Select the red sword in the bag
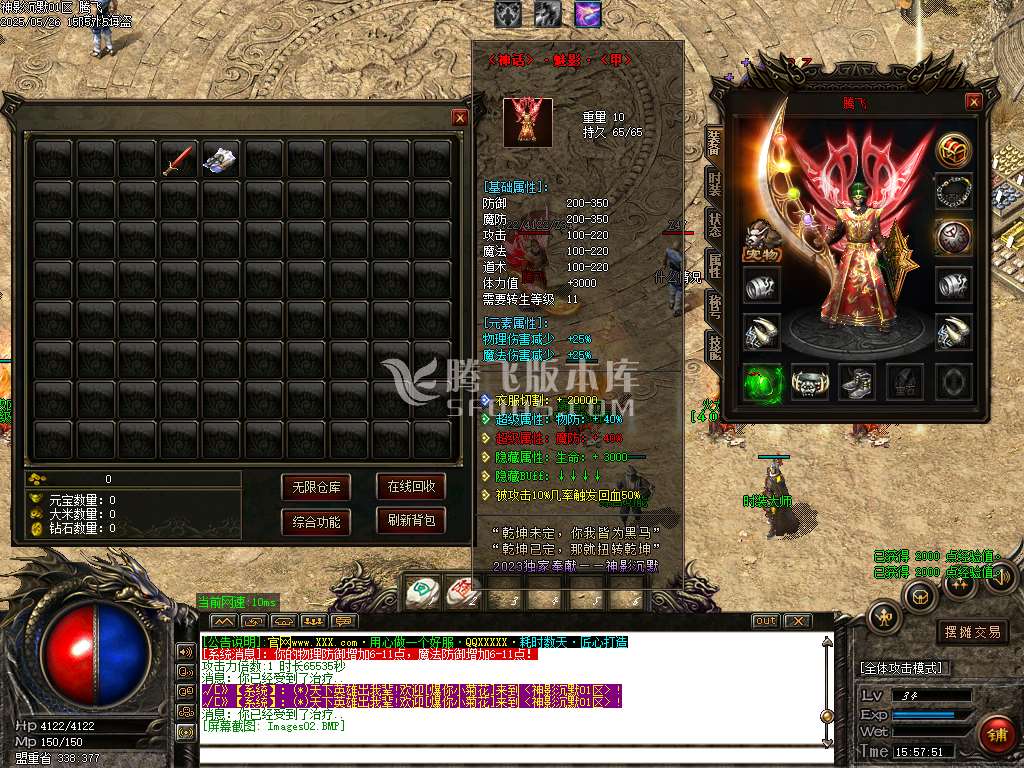The image size is (1024, 768). tap(178, 160)
